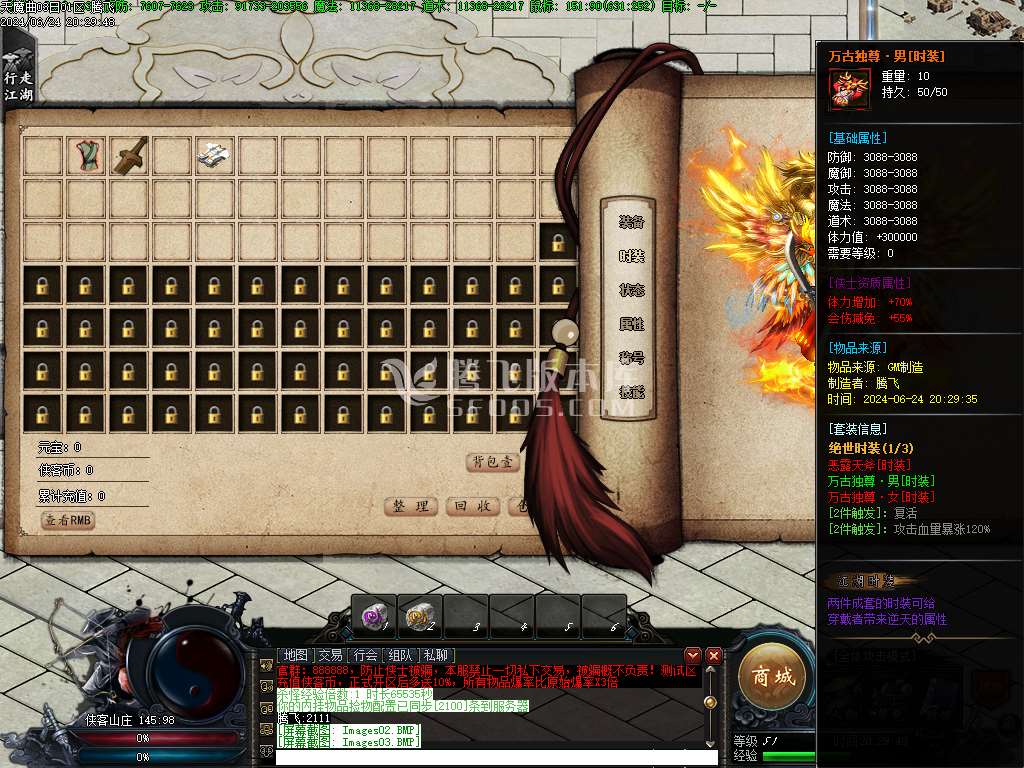Screen dimensions: 1024x768
Task: Open the 商城 shop
Action: pyautogui.click(x=772, y=677)
